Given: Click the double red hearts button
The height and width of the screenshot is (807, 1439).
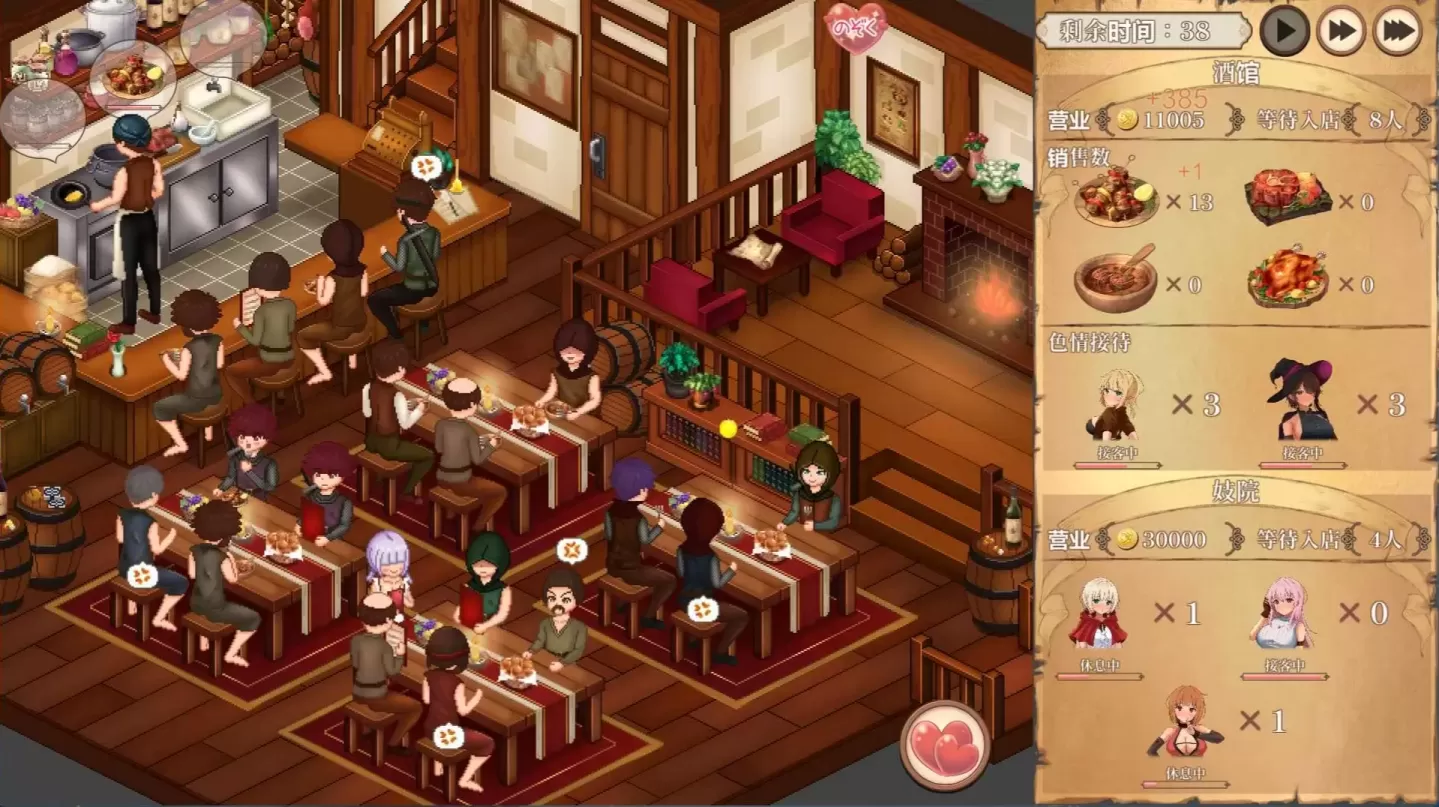Looking at the screenshot, I should pyautogui.click(x=945, y=746).
